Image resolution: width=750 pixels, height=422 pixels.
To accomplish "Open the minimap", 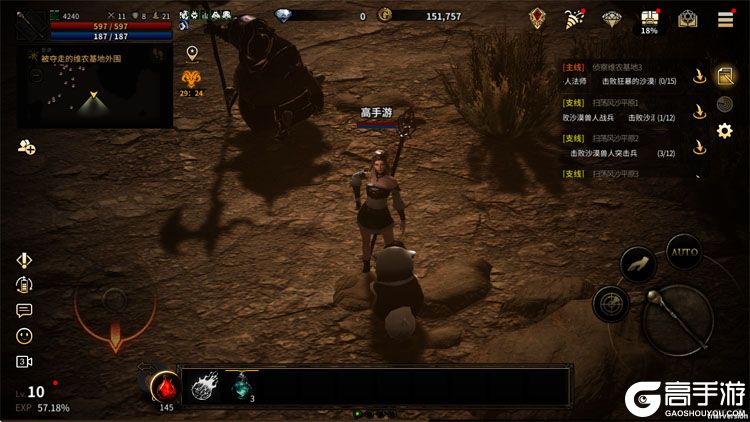I will coord(95,87).
